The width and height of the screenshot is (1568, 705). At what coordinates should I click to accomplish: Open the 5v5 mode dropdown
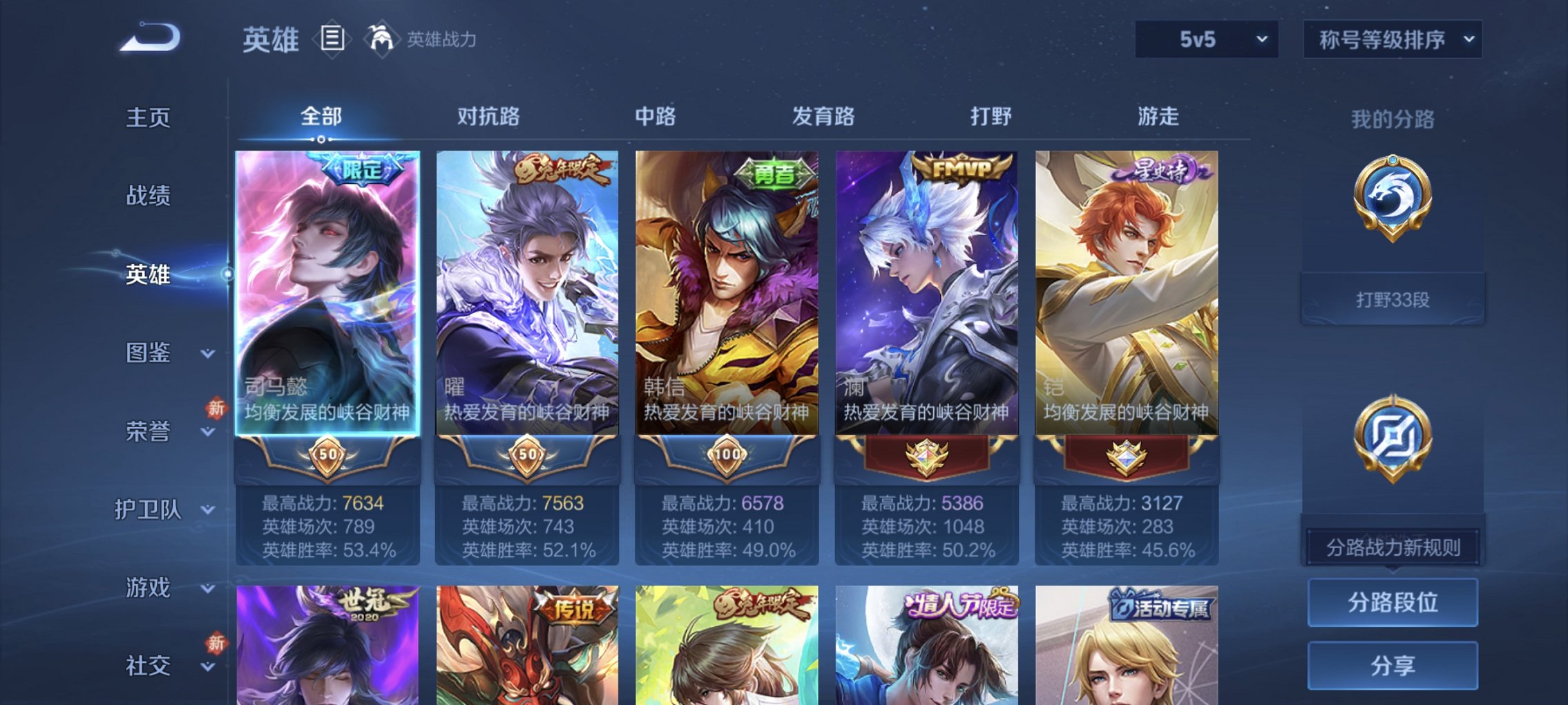[x=1207, y=38]
